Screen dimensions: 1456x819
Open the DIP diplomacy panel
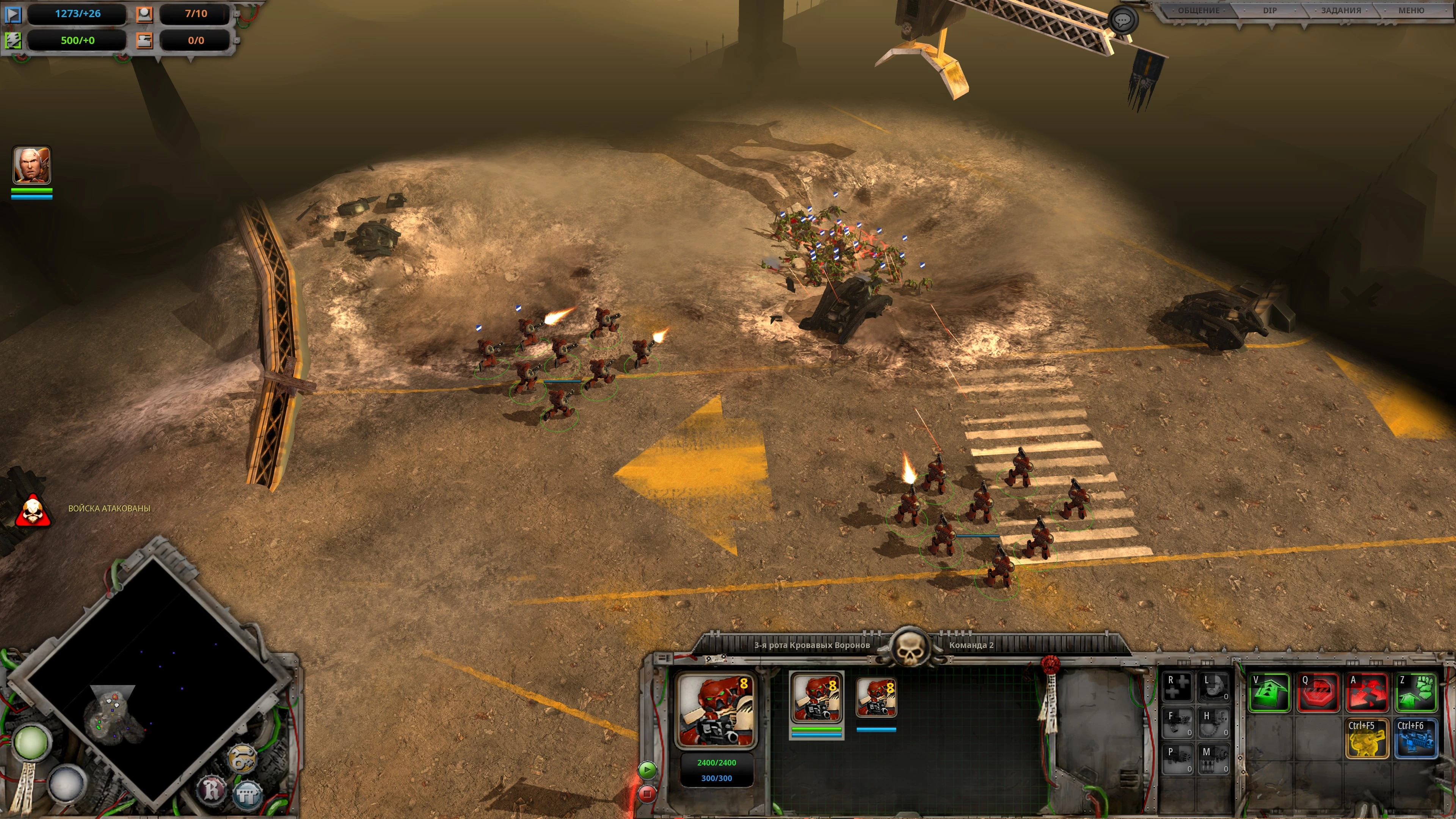pyautogui.click(x=1270, y=11)
